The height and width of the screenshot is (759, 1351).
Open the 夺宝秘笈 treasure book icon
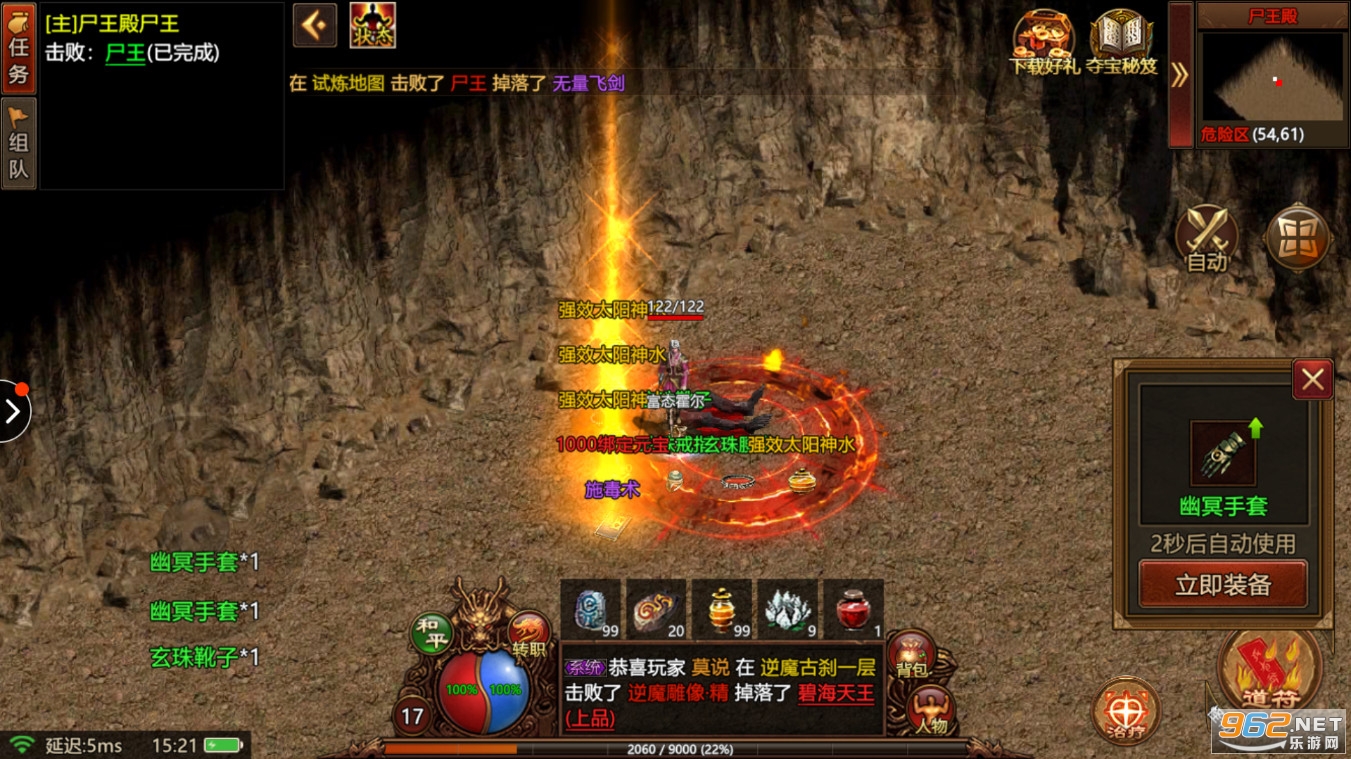[x=1122, y=42]
